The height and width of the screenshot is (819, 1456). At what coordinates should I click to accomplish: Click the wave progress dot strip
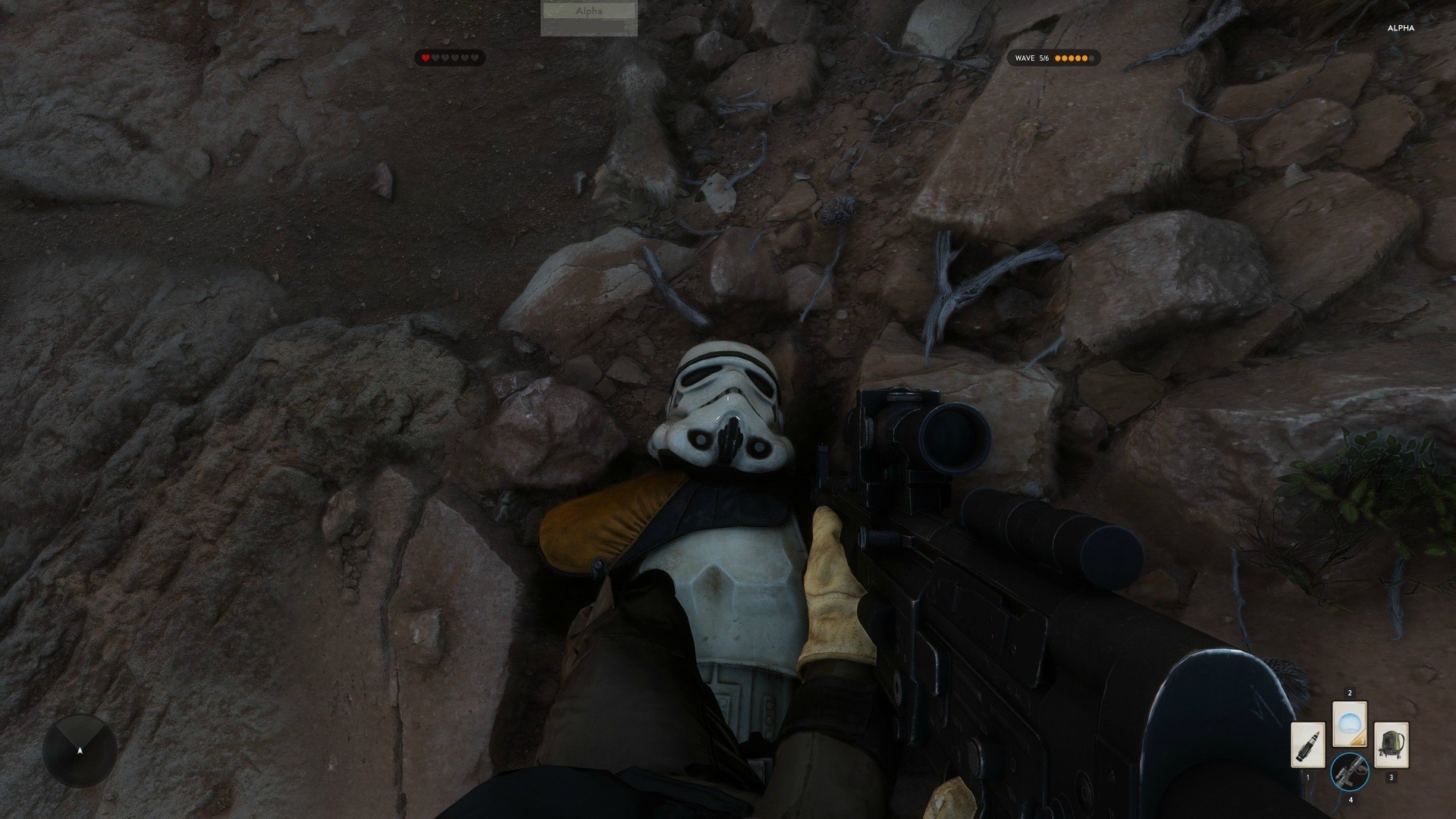(x=1073, y=58)
